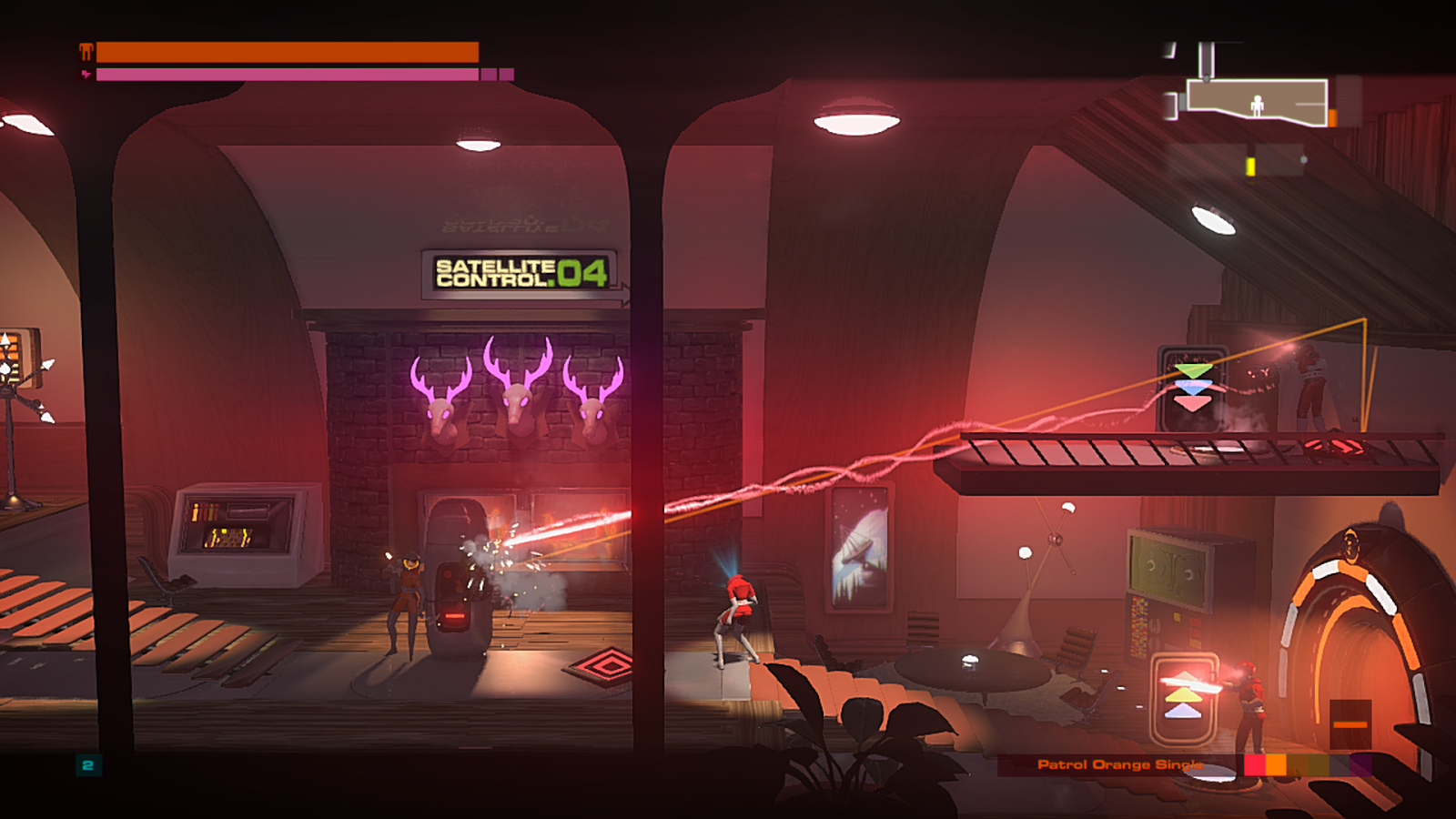Viewport: 1456px width, 819px height.
Task: Choose the bright orange clearance swatch
Action: (x=1276, y=764)
